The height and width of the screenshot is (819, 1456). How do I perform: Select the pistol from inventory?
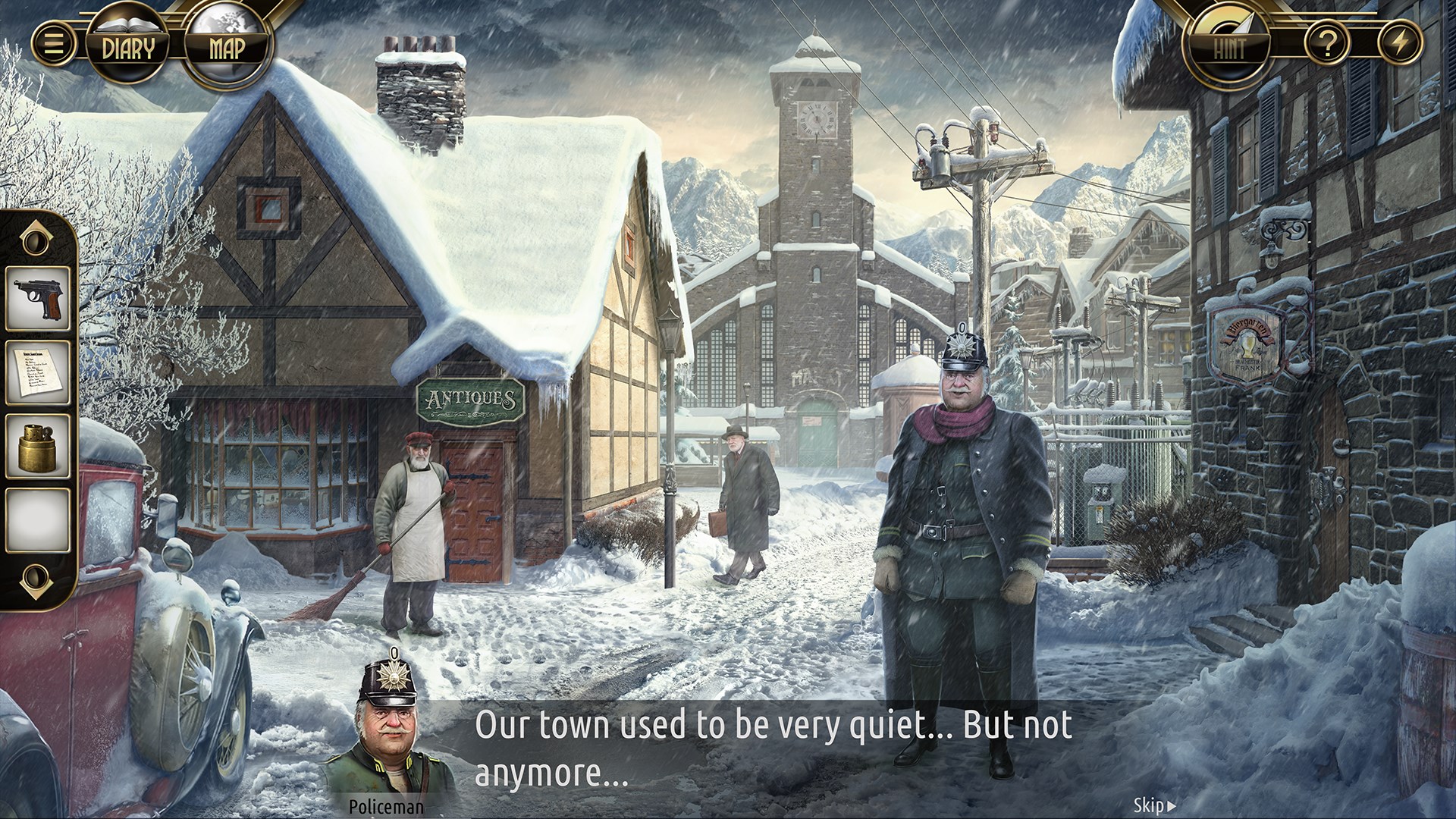[x=36, y=297]
